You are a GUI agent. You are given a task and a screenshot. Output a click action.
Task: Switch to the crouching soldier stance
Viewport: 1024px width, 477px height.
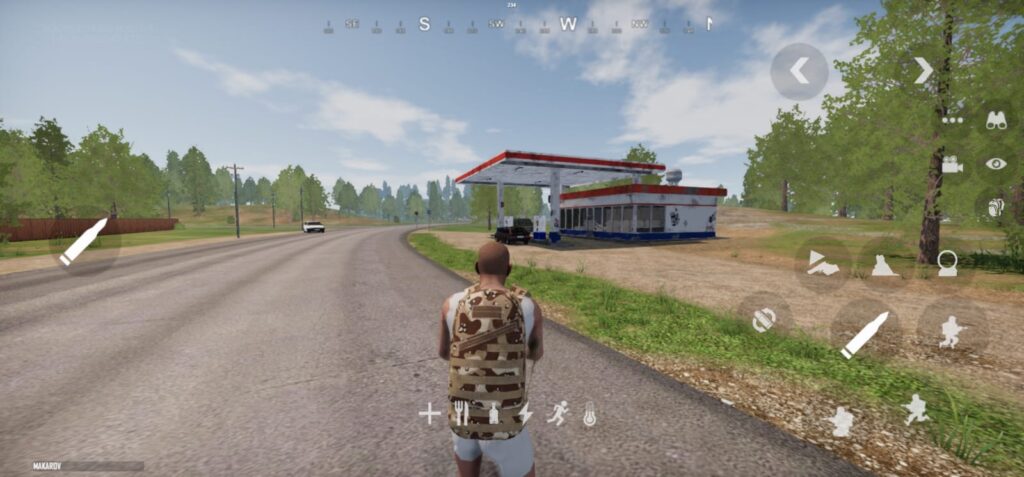[x=842, y=421]
